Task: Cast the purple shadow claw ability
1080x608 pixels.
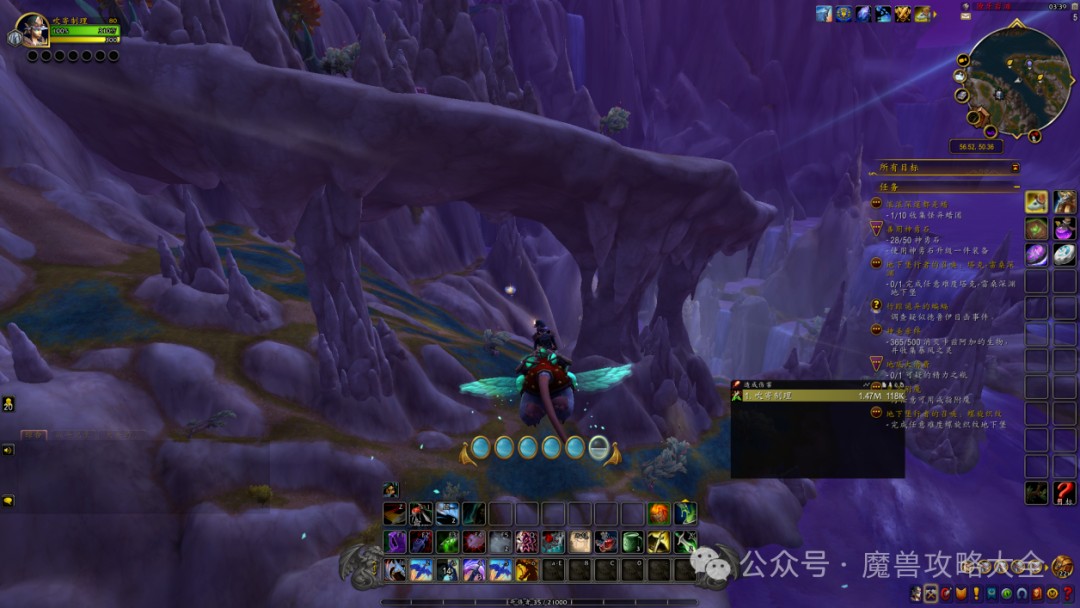Action: (396, 542)
